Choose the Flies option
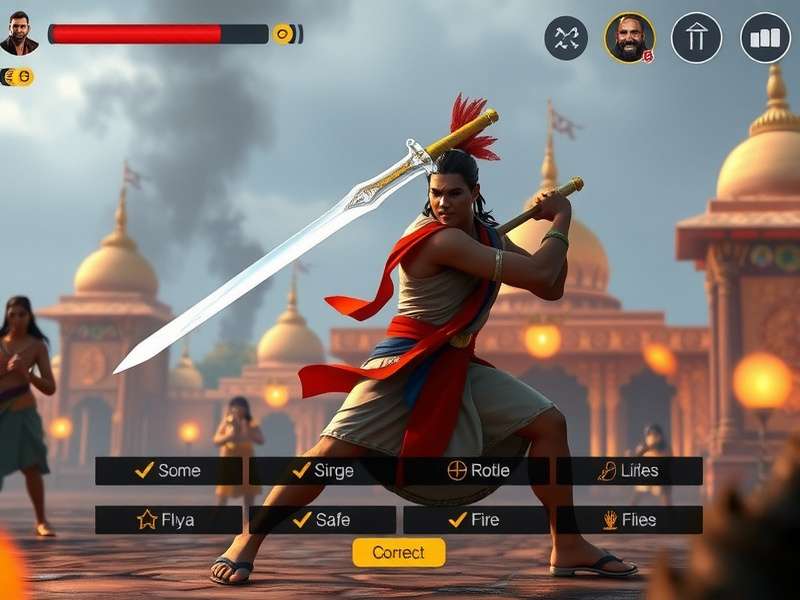Viewport: 800px width, 600px height. [629, 519]
